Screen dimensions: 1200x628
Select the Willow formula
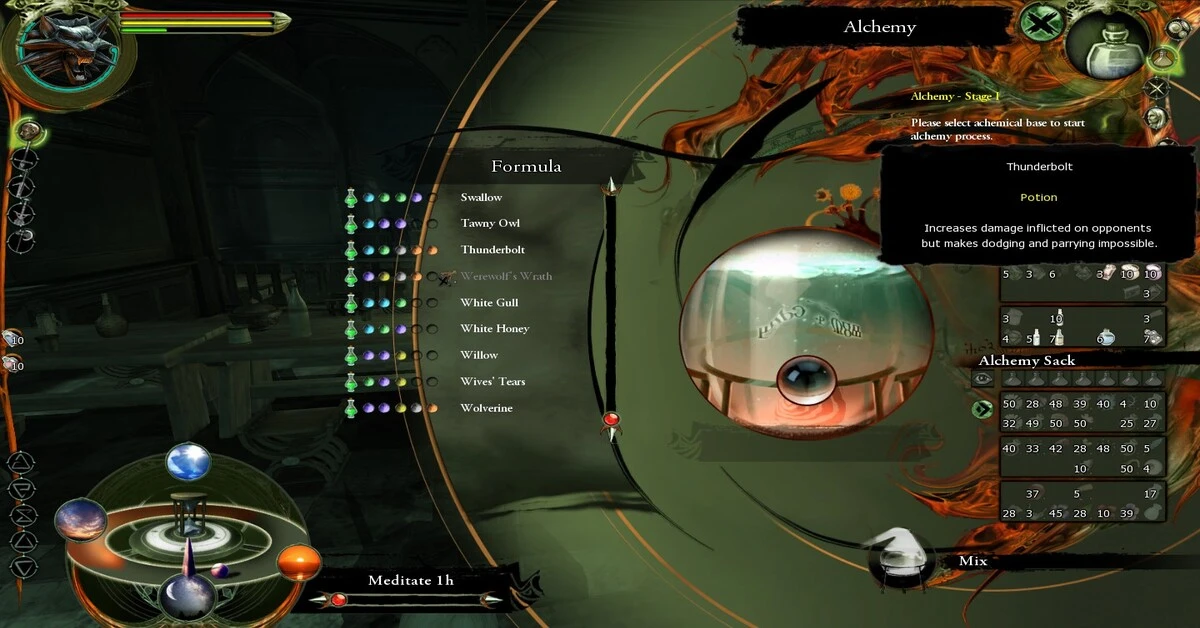click(479, 355)
